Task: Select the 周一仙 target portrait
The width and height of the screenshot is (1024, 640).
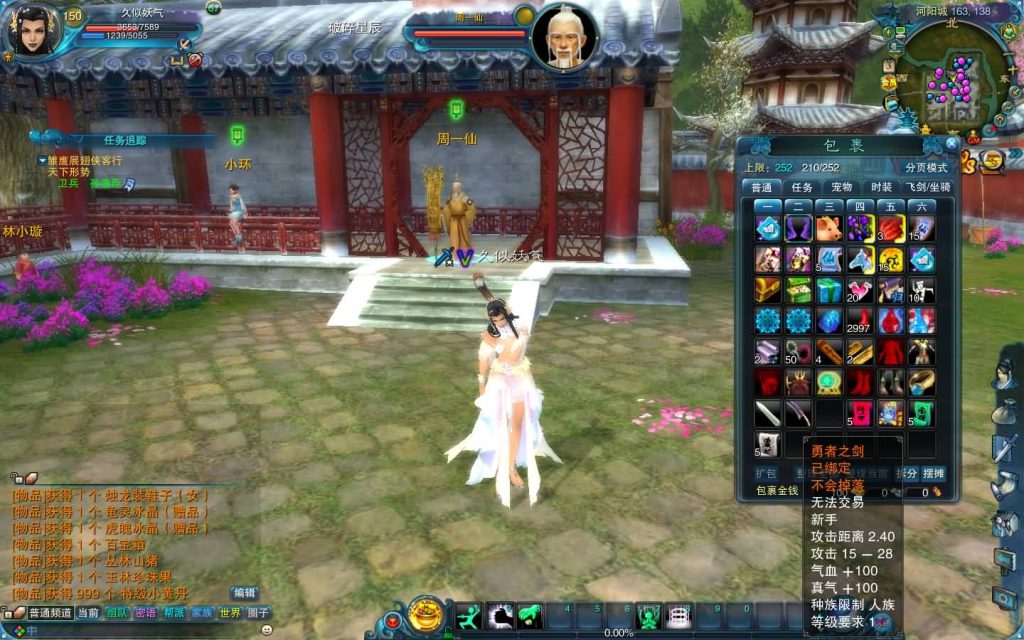Action: 565,38
